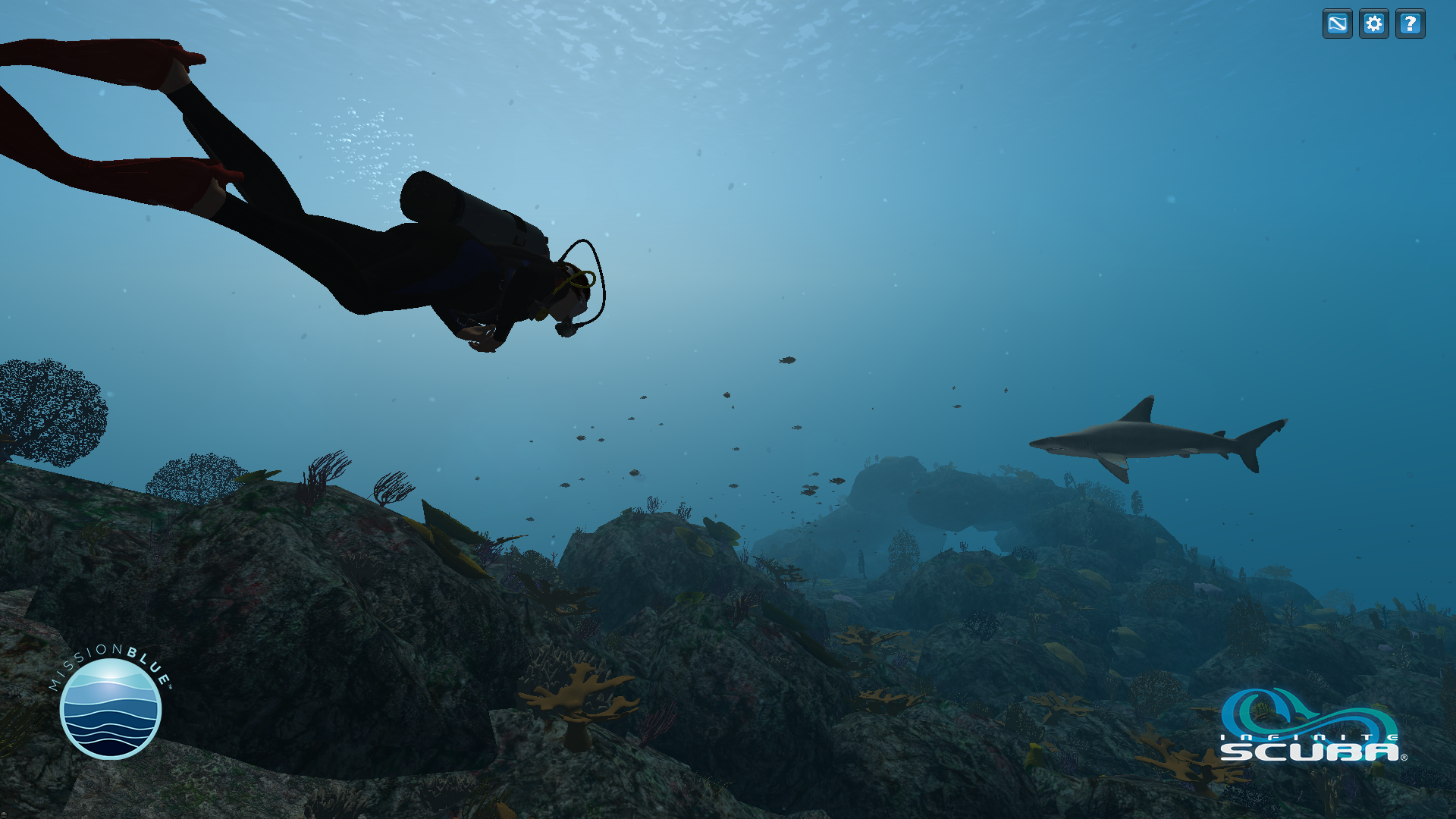Open the gear settings menu
This screenshot has height=819, width=1456.
tap(1373, 24)
